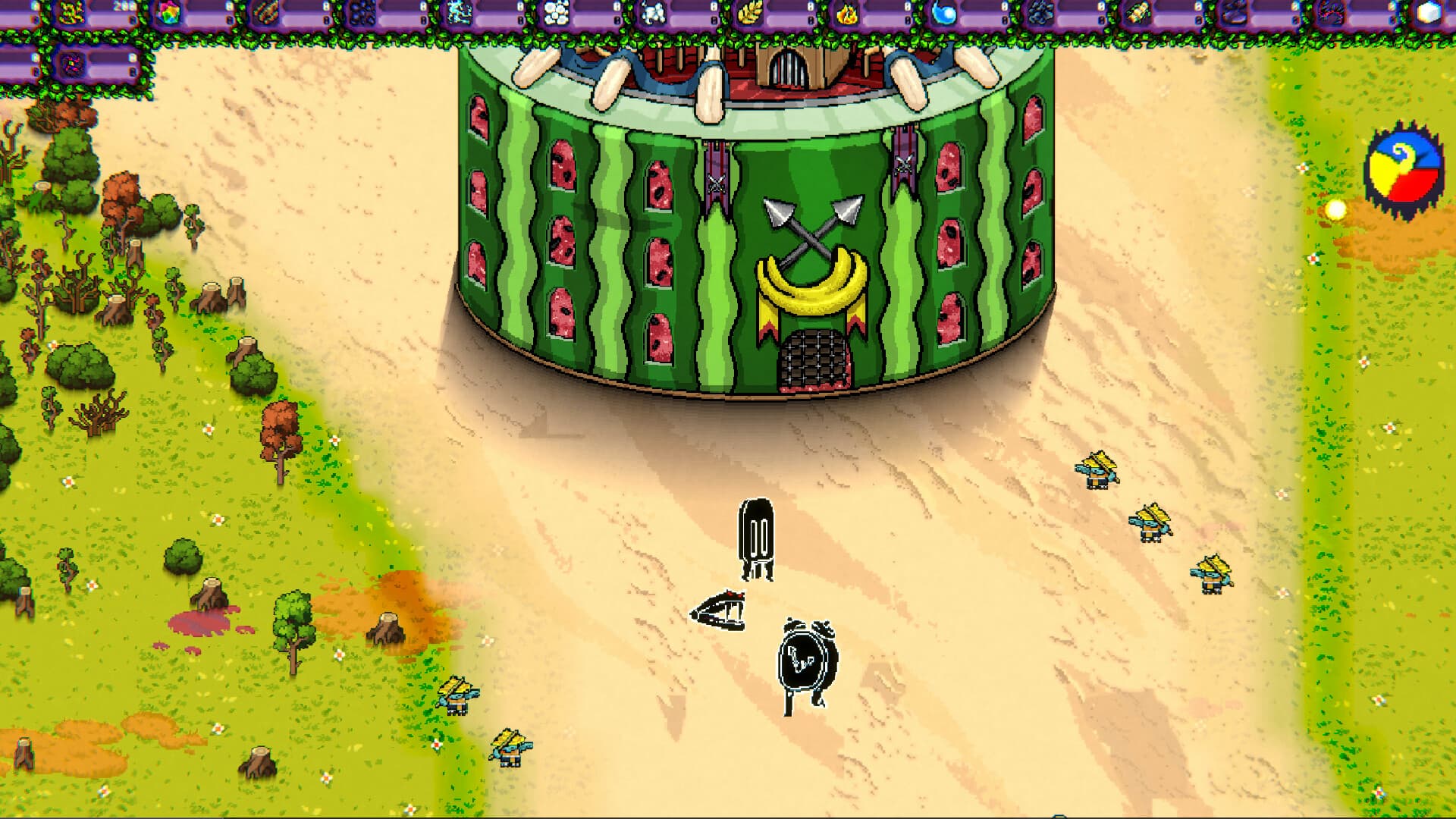Click the dark anvil resource icon
Viewport: 1456px width, 819px height.
[x=1236, y=11]
